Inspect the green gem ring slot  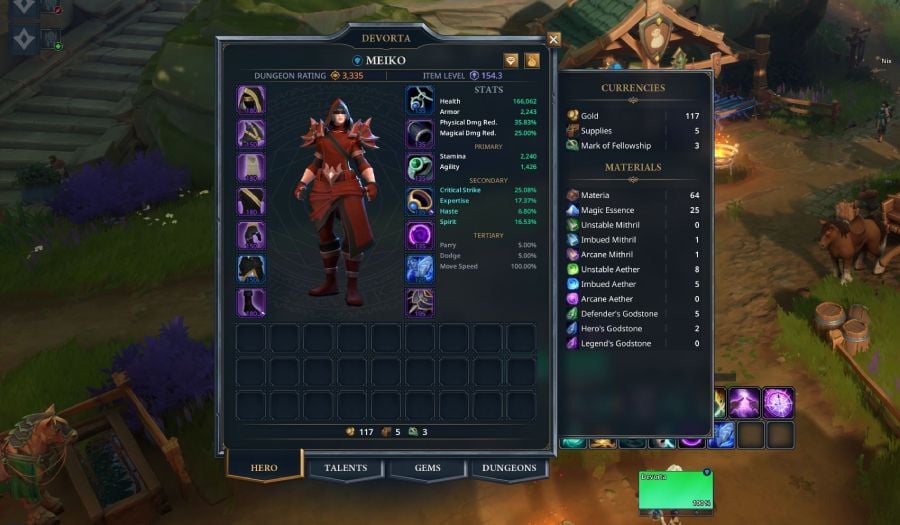pos(419,168)
